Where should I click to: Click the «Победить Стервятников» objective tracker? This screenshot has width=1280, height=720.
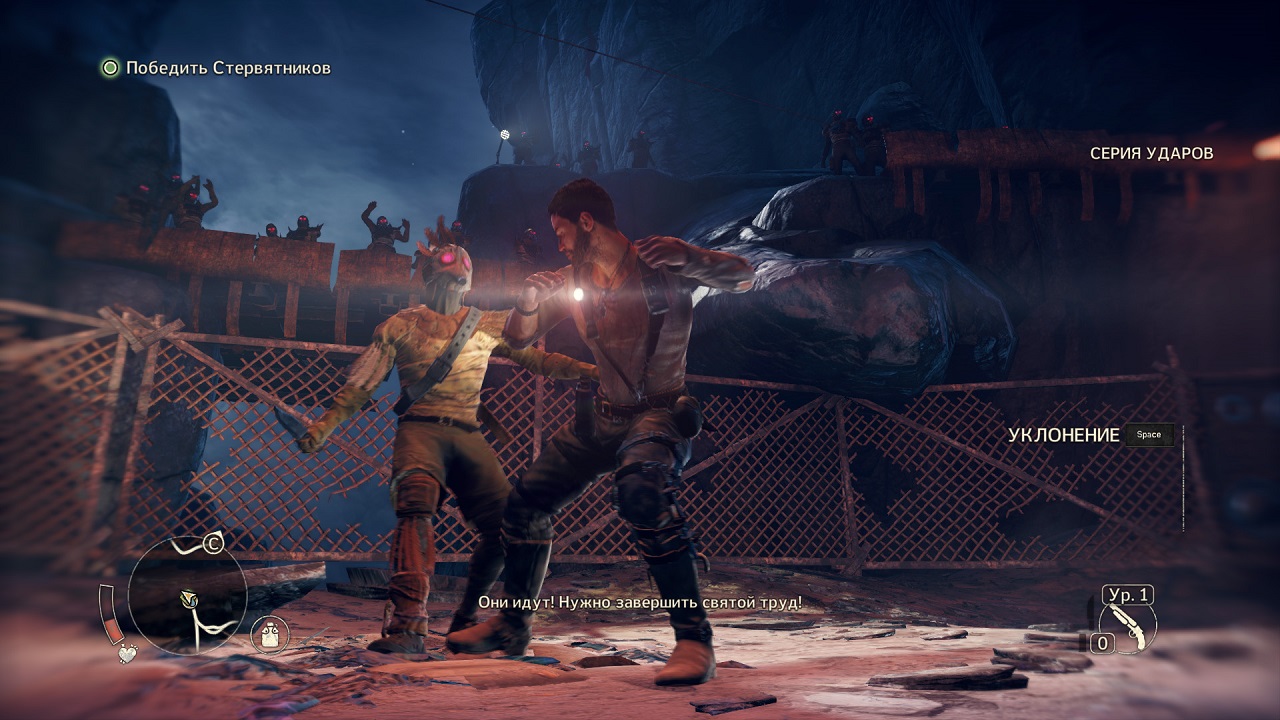(x=216, y=68)
